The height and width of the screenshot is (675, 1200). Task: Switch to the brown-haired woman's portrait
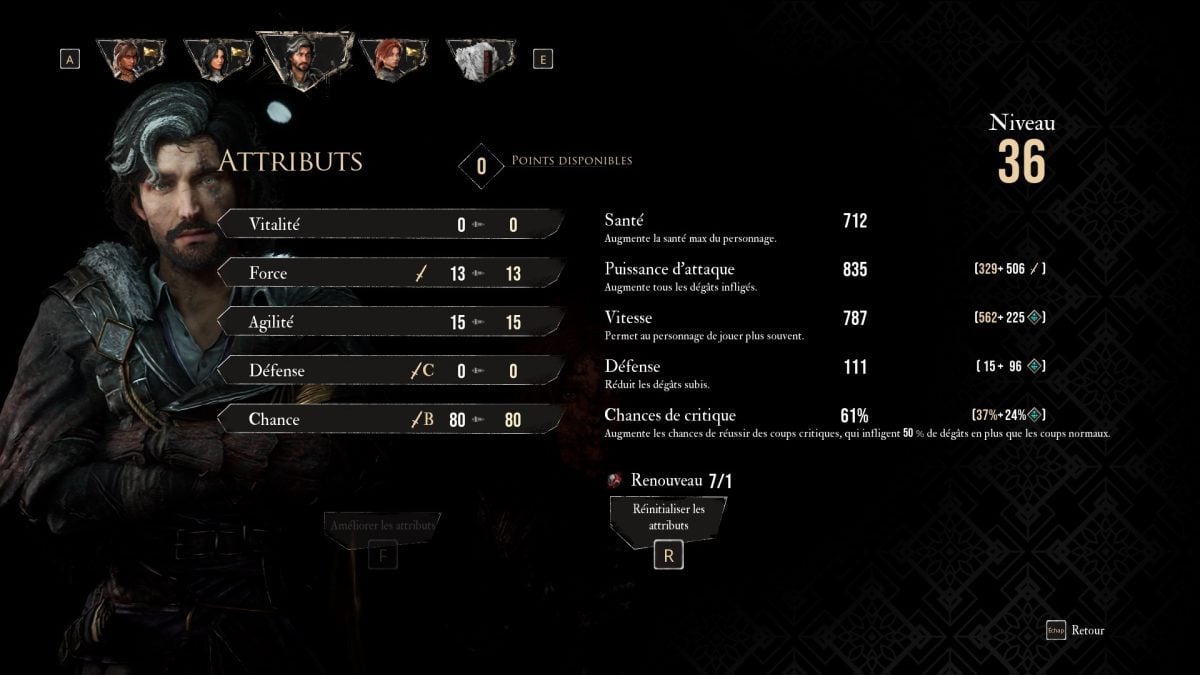click(130, 60)
